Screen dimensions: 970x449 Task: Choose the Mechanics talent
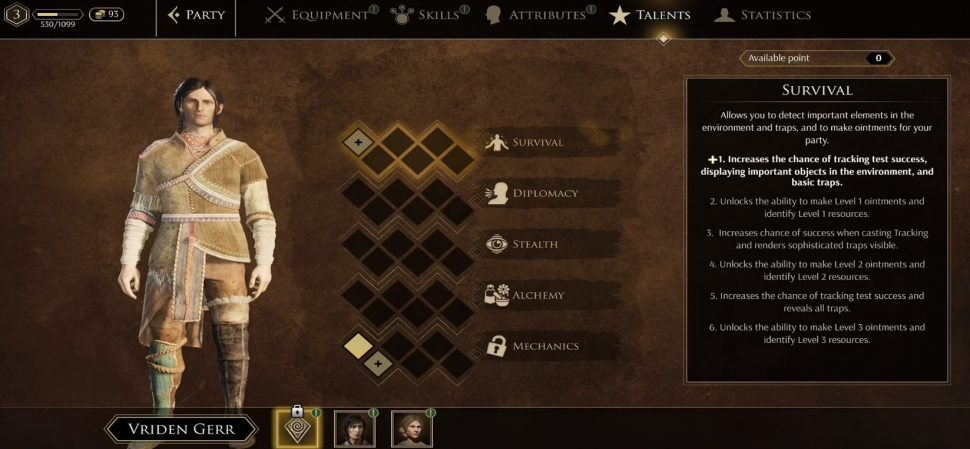545,346
